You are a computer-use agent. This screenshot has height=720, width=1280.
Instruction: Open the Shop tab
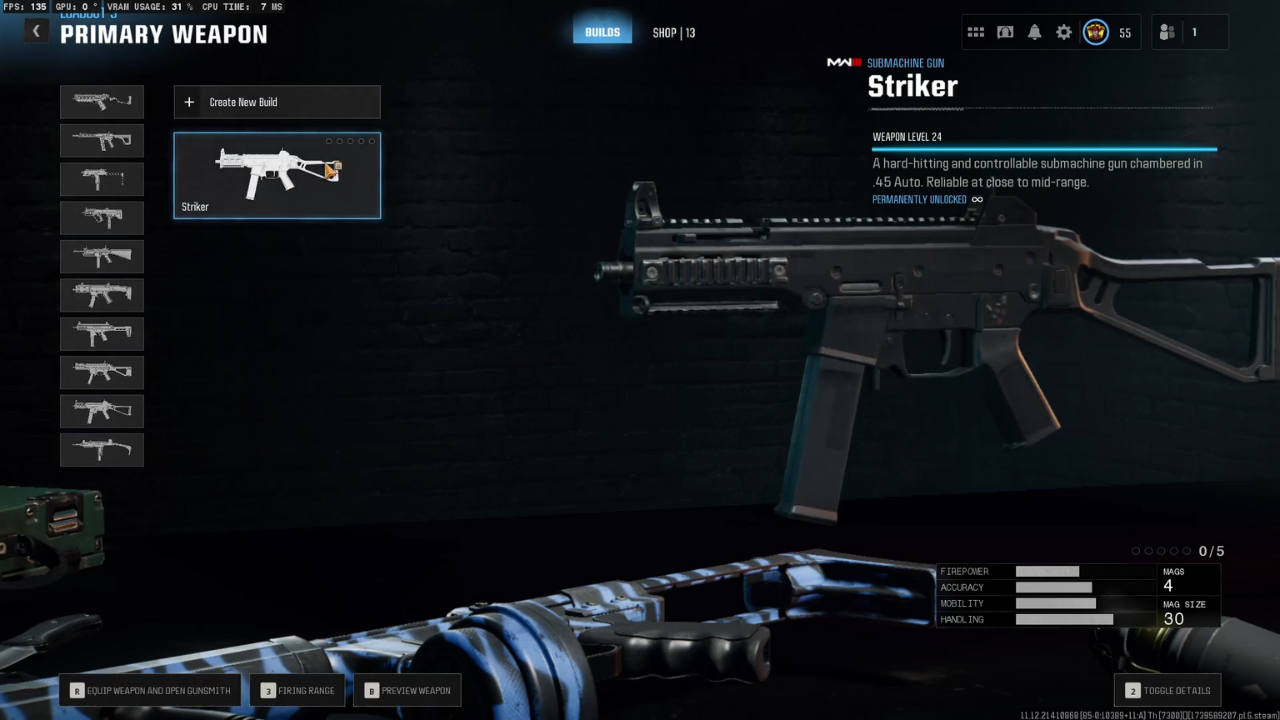click(673, 33)
